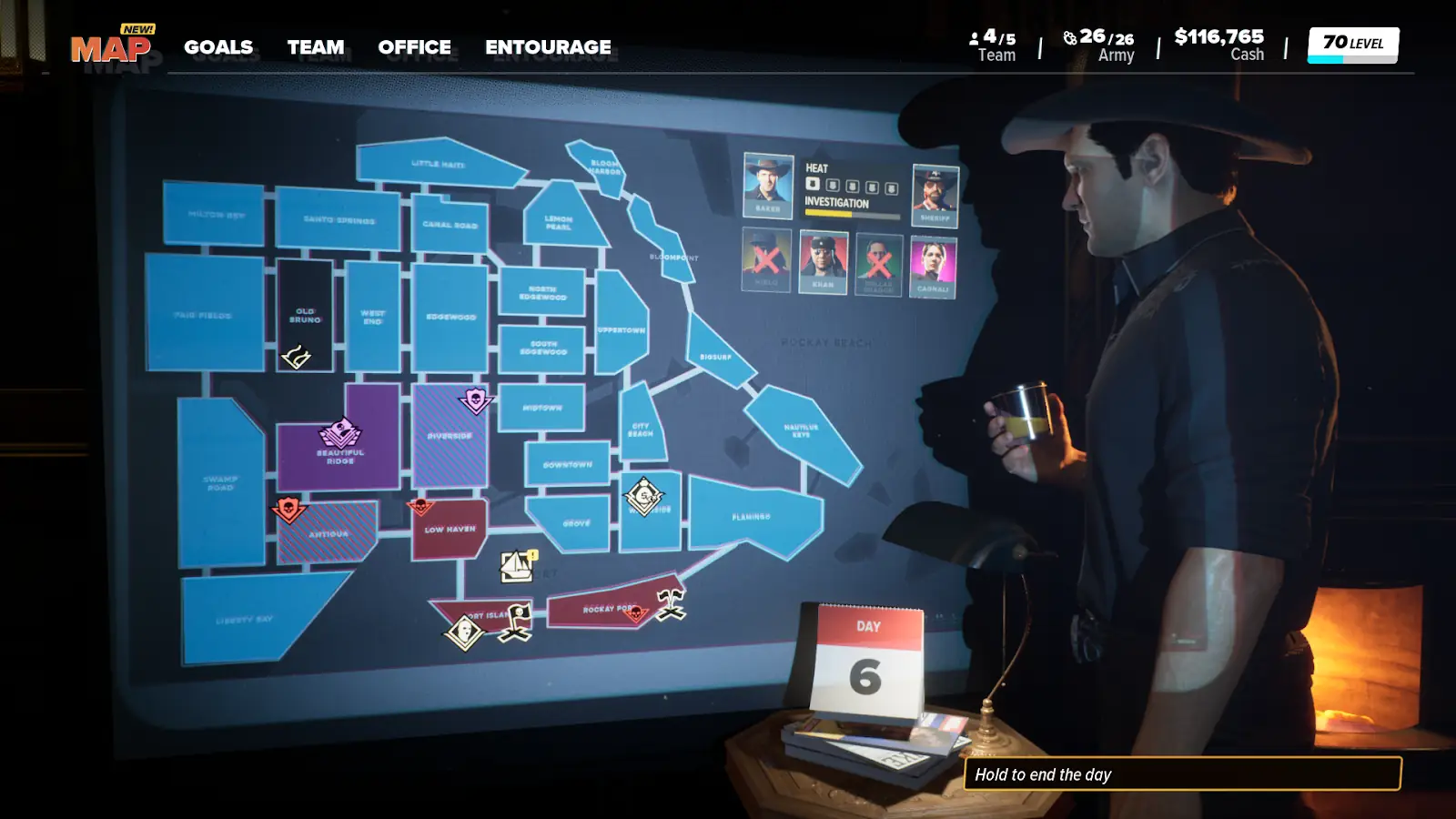The height and width of the screenshot is (819, 1456).
Task: Click the Hold to end the day button
Action: 1181,774
